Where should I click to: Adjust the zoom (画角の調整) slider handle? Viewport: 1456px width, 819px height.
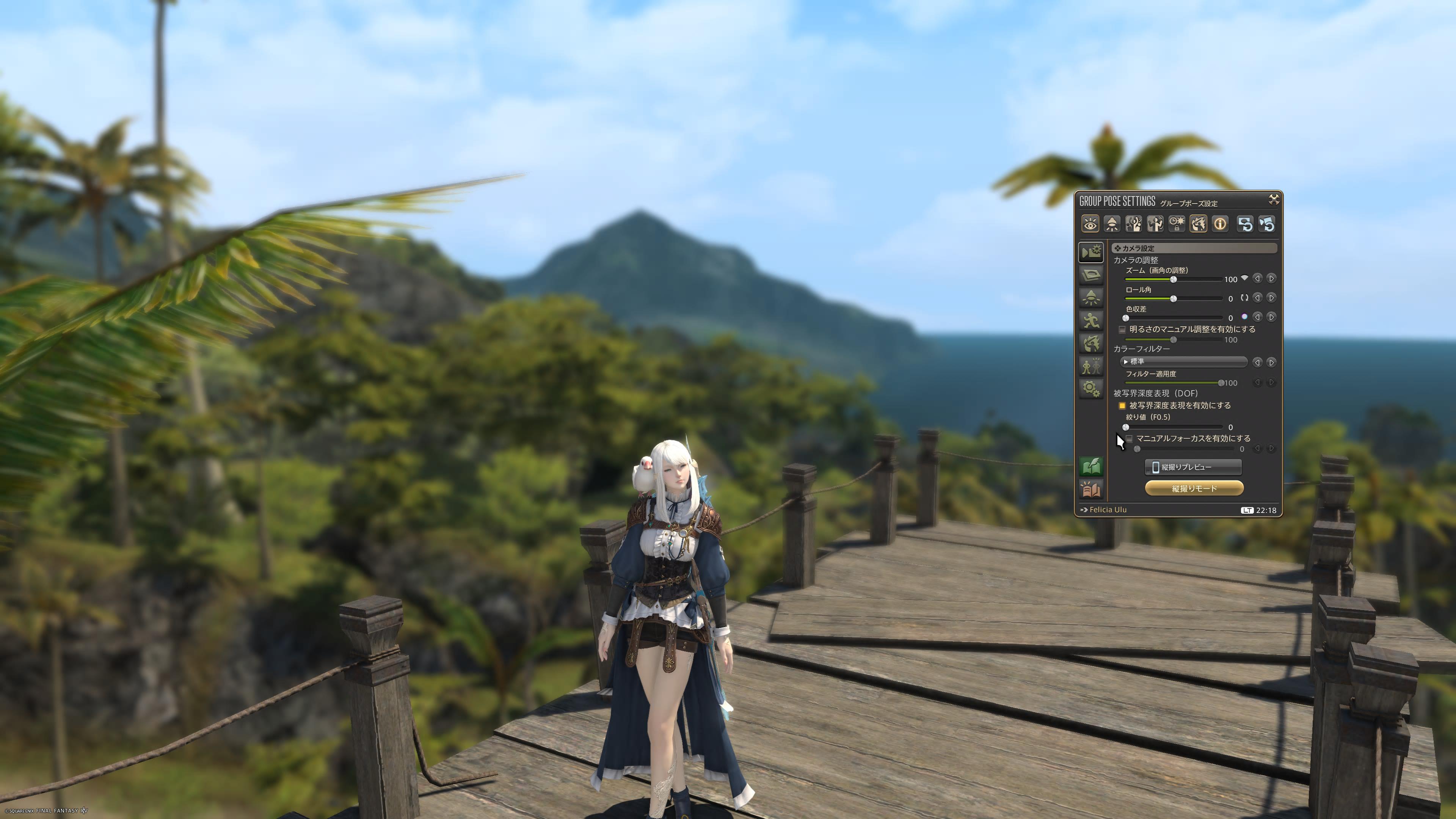click(1174, 280)
